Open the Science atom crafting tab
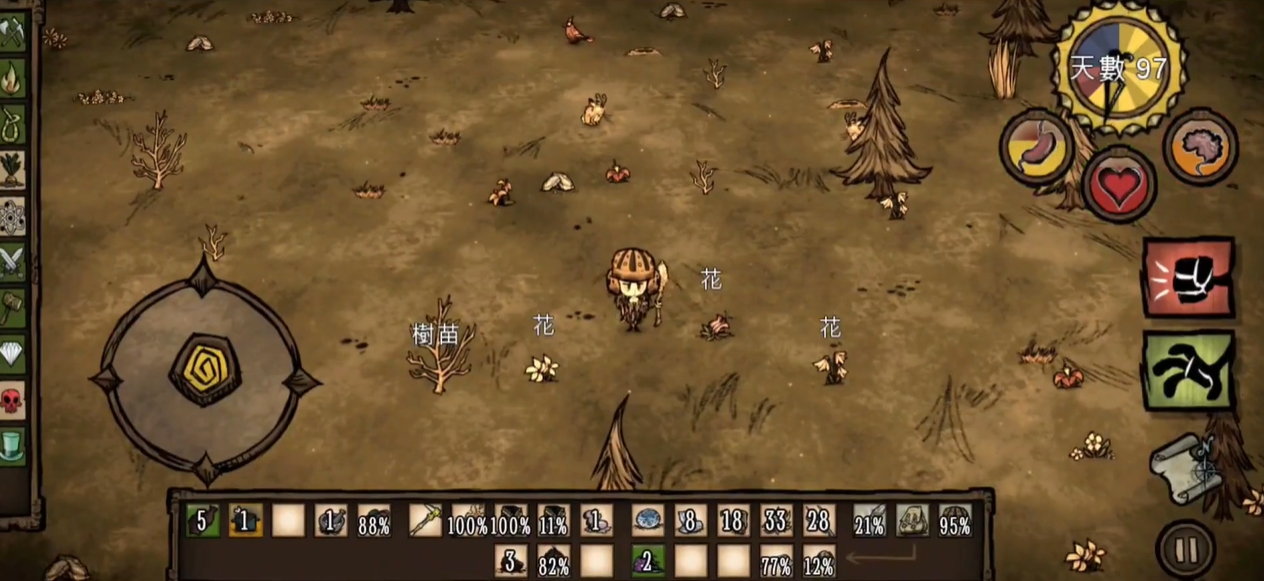Image resolution: width=1264 pixels, height=581 pixels. pos(12,215)
